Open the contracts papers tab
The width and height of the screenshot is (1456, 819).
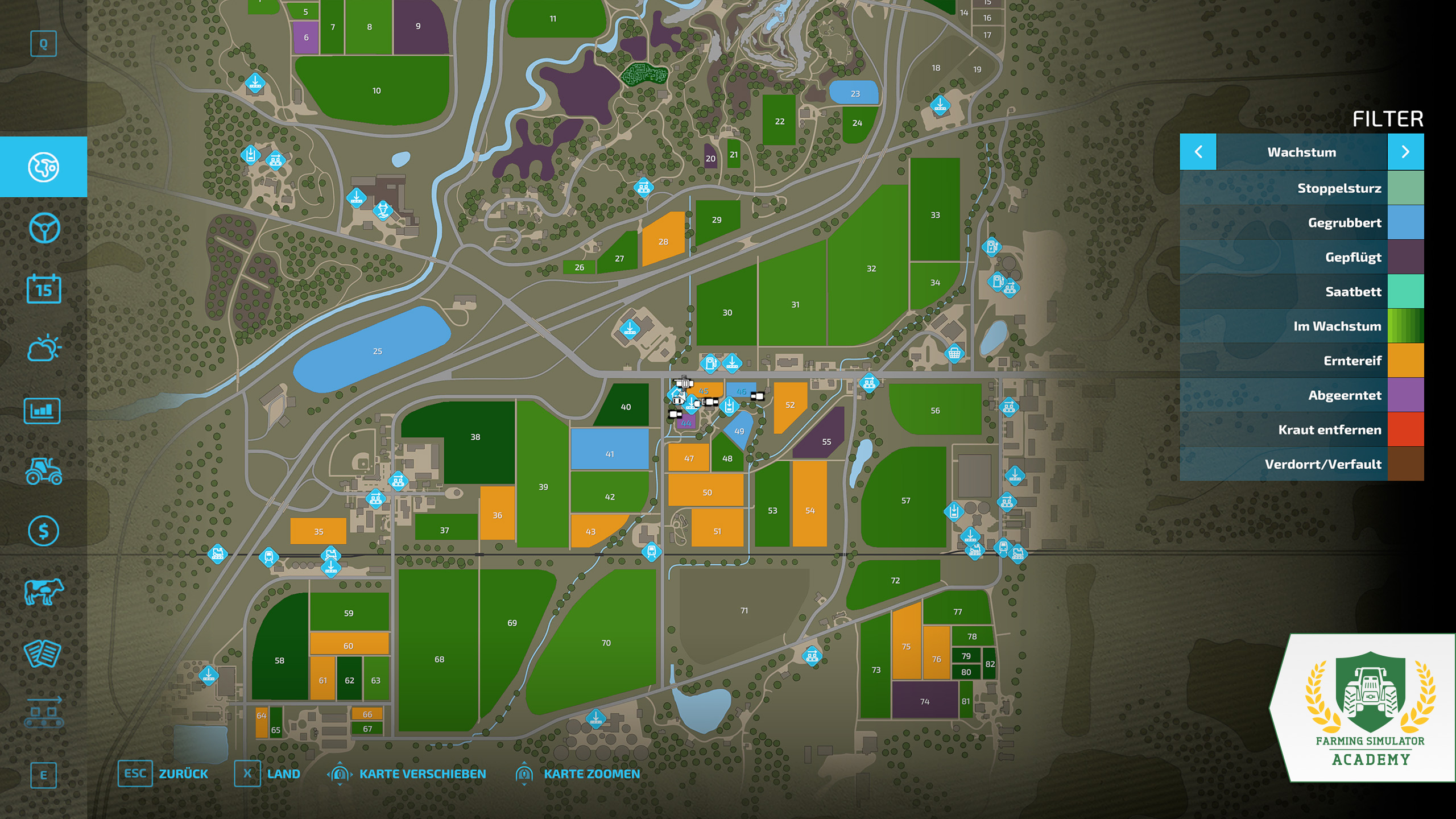pyautogui.click(x=43, y=653)
